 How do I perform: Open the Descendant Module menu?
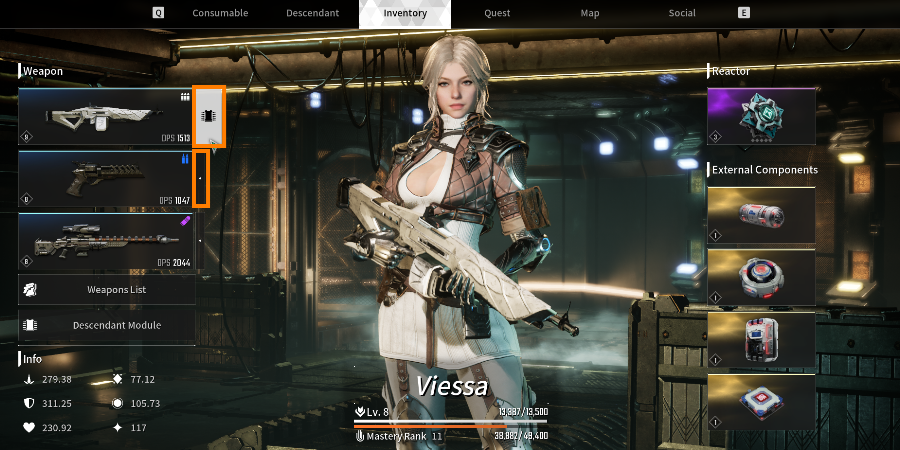(106, 325)
